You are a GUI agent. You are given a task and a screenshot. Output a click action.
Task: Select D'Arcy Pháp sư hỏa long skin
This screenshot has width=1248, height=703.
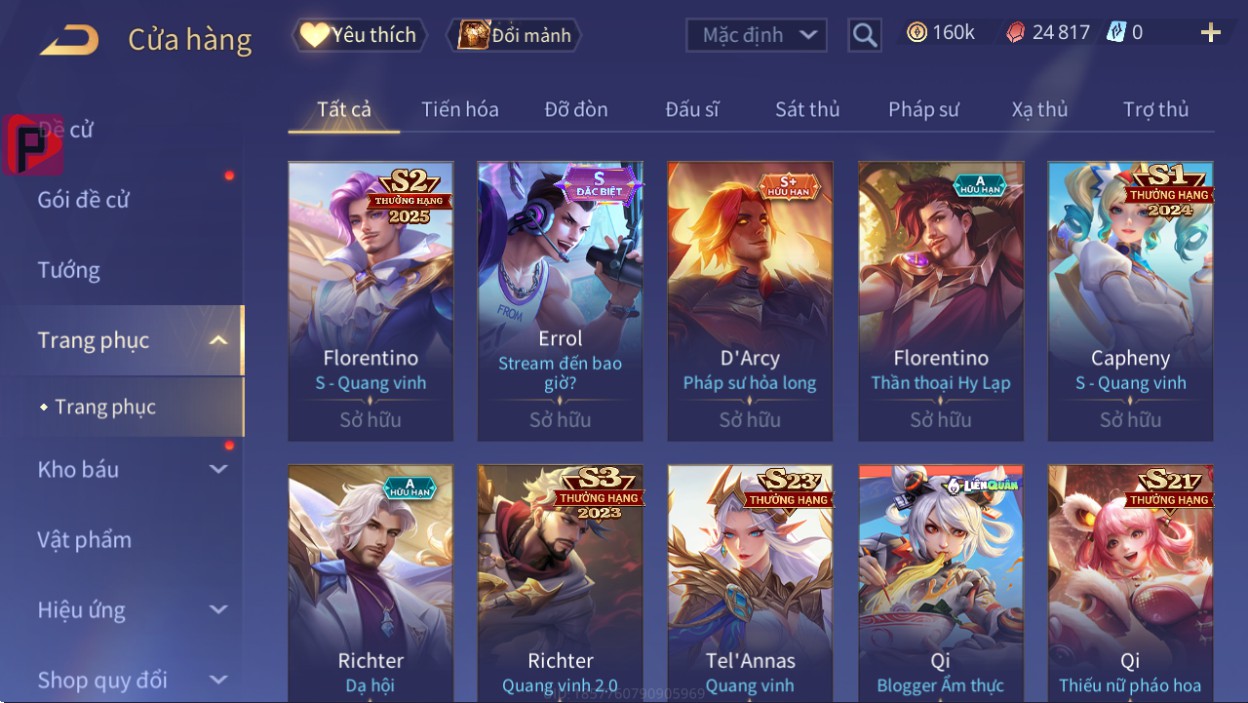click(750, 300)
